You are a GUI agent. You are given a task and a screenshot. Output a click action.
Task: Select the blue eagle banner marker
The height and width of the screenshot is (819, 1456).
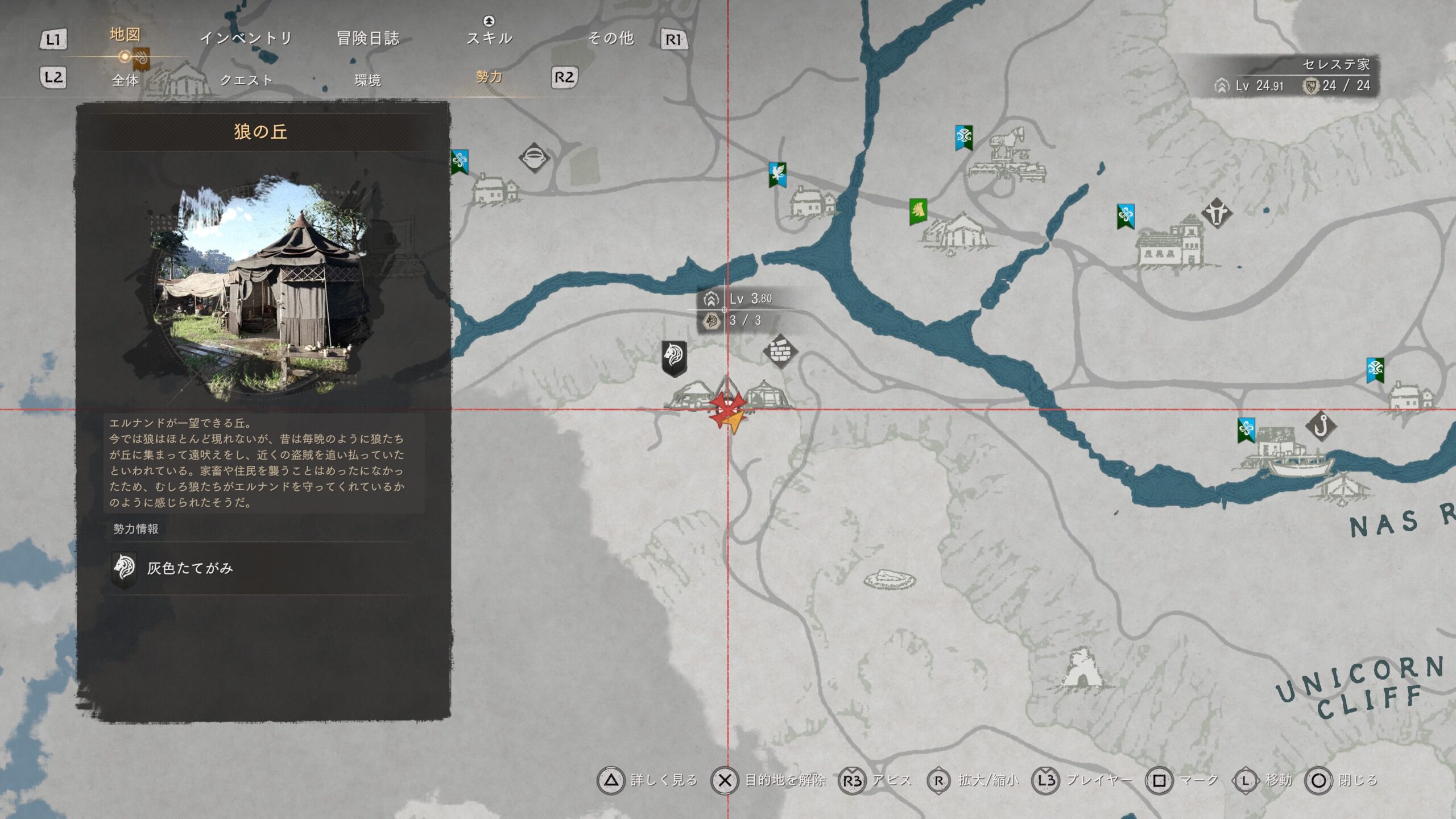pyautogui.click(x=777, y=174)
